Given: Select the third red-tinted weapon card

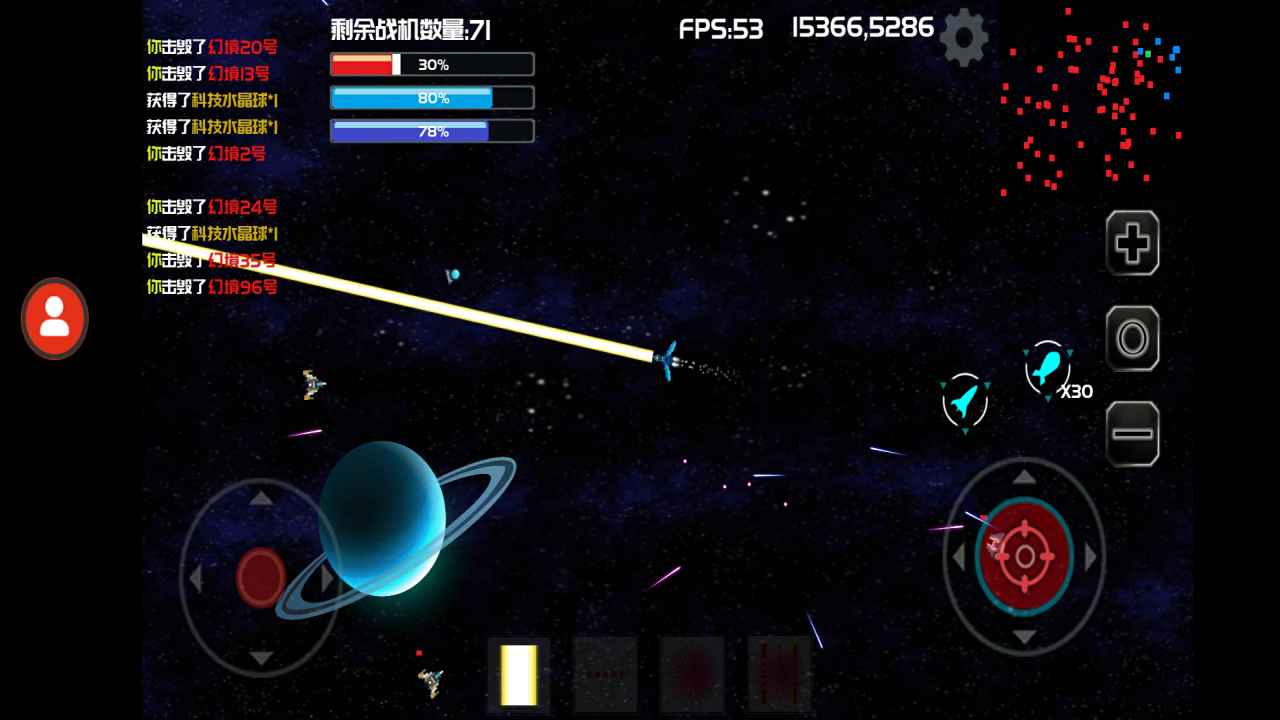Looking at the screenshot, I should 691,674.
